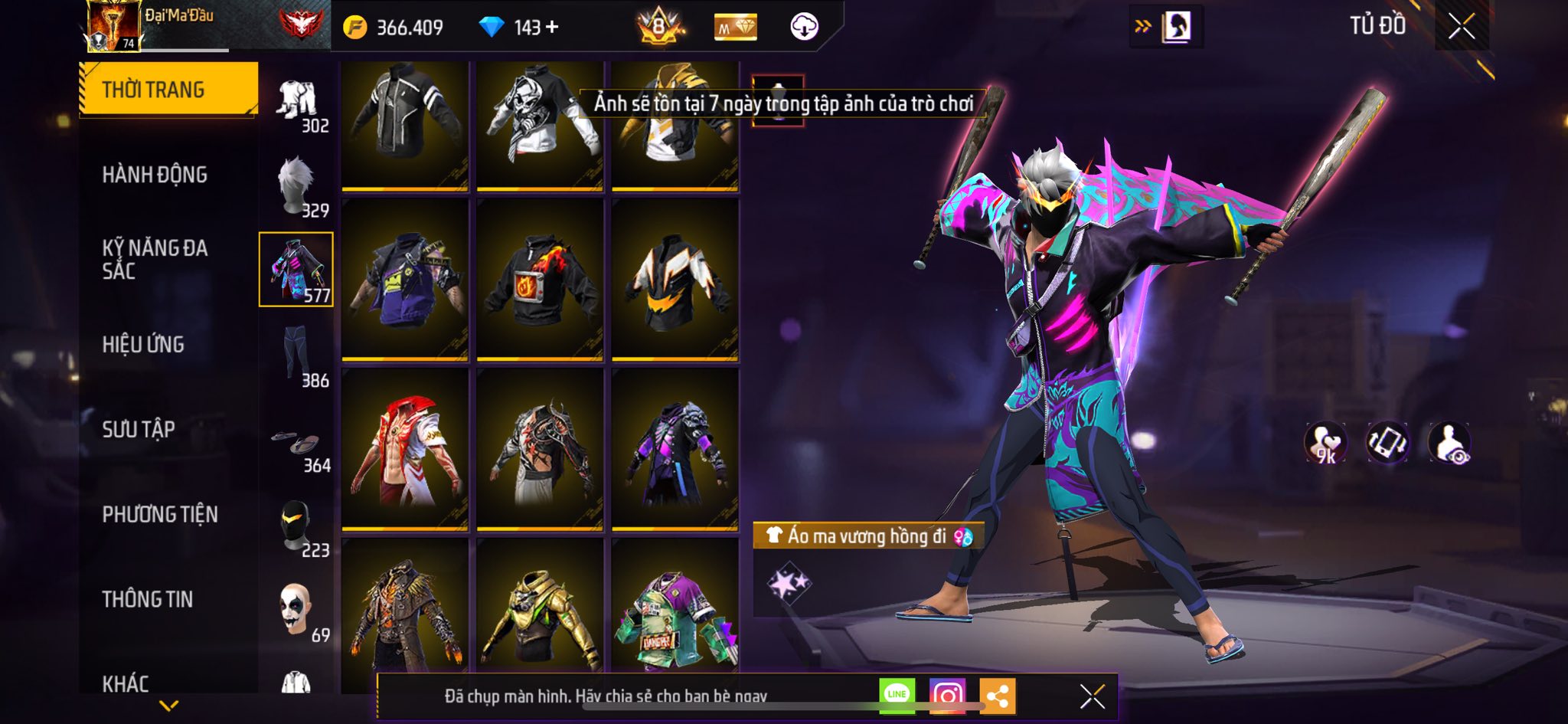1568x724 pixels.
Task: Show the THÔNG TIN section
Action: coord(148,599)
